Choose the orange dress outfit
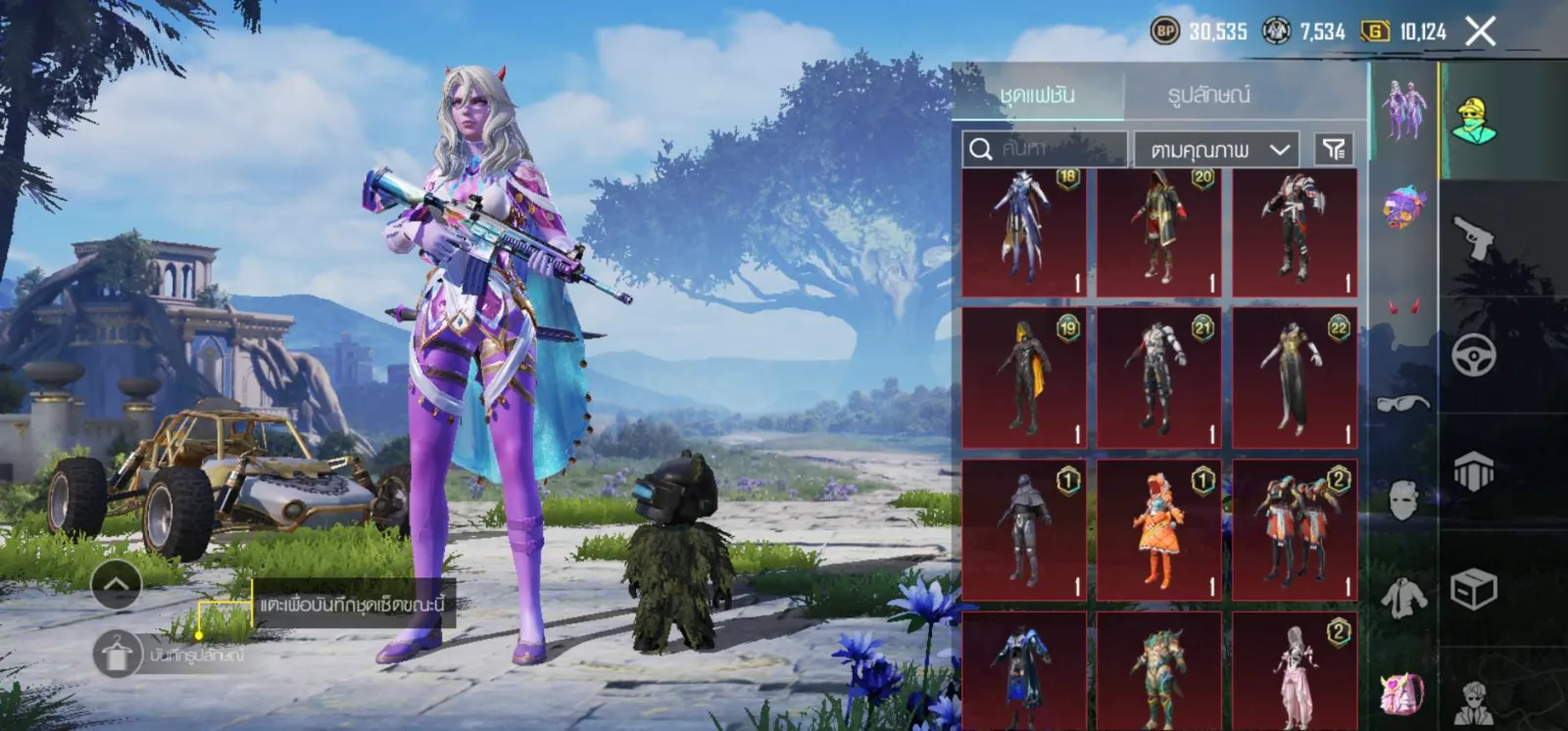 (1158, 530)
